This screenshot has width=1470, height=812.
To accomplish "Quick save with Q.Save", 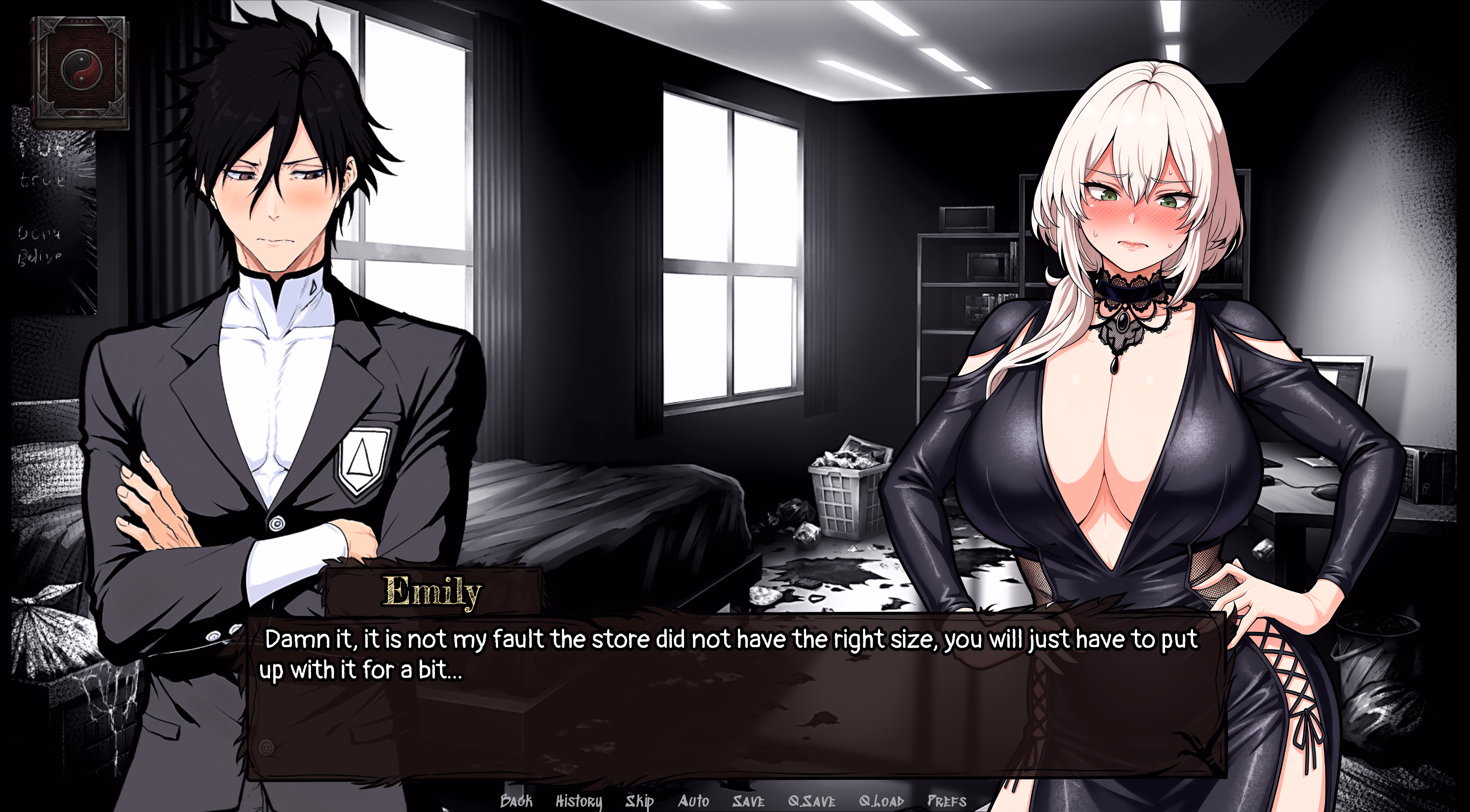I will [812, 800].
